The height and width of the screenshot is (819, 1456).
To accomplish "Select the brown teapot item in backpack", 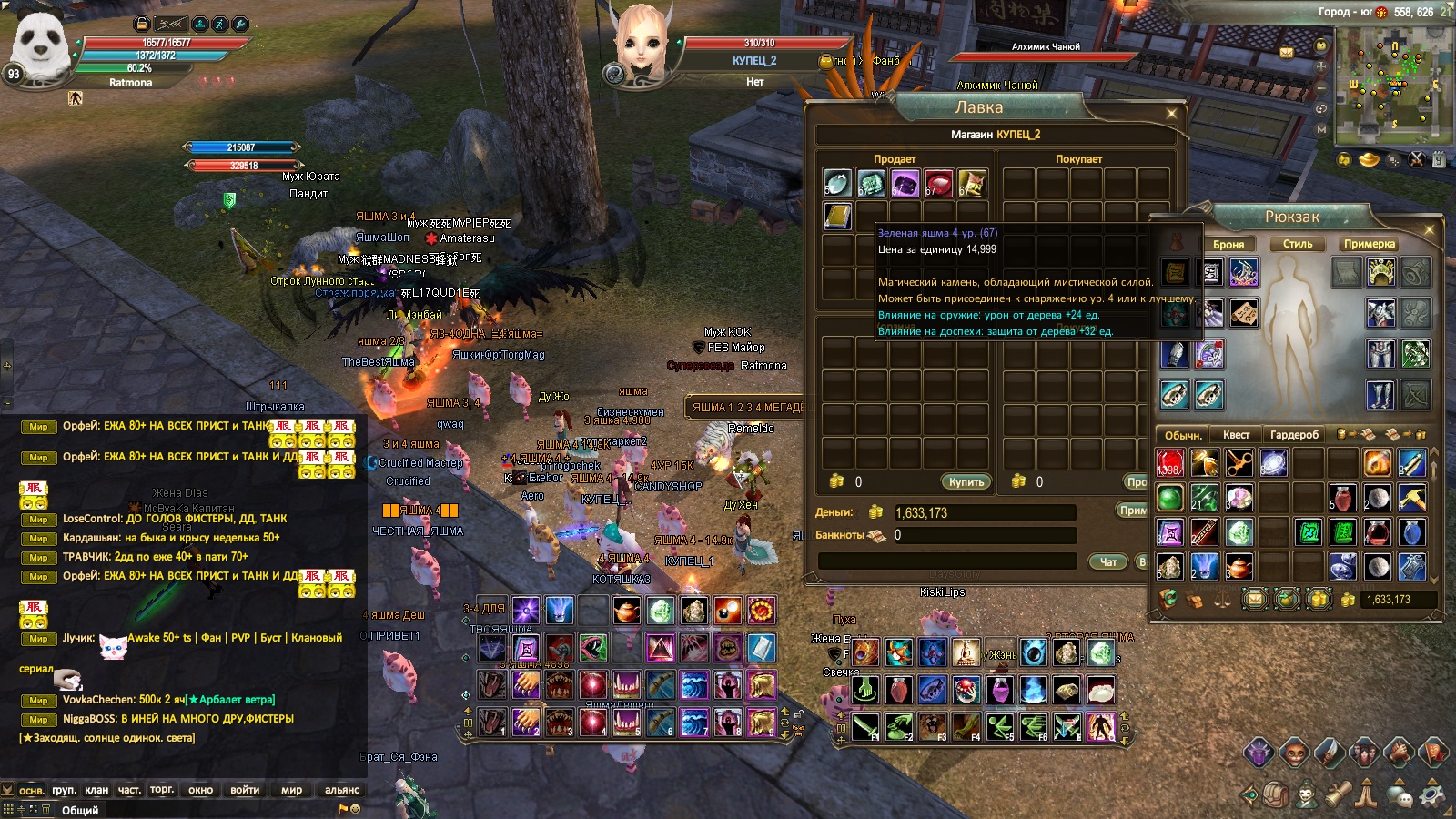I will pos(1239,566).
